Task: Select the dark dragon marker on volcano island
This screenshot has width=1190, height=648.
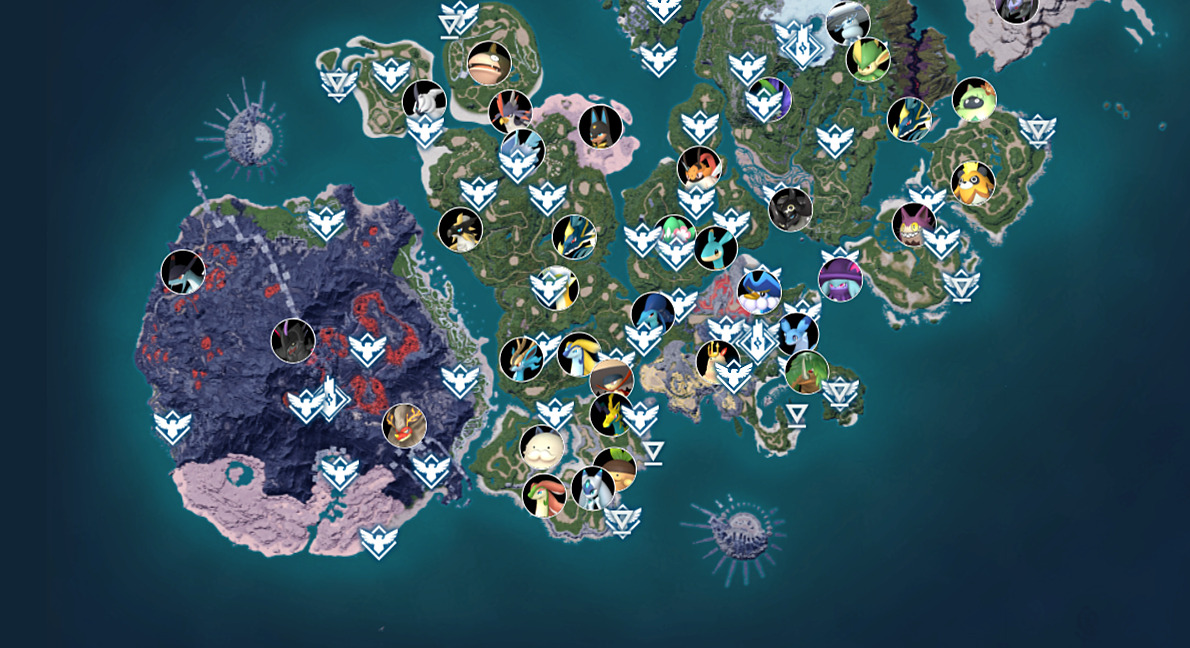Action: [183, 272]
